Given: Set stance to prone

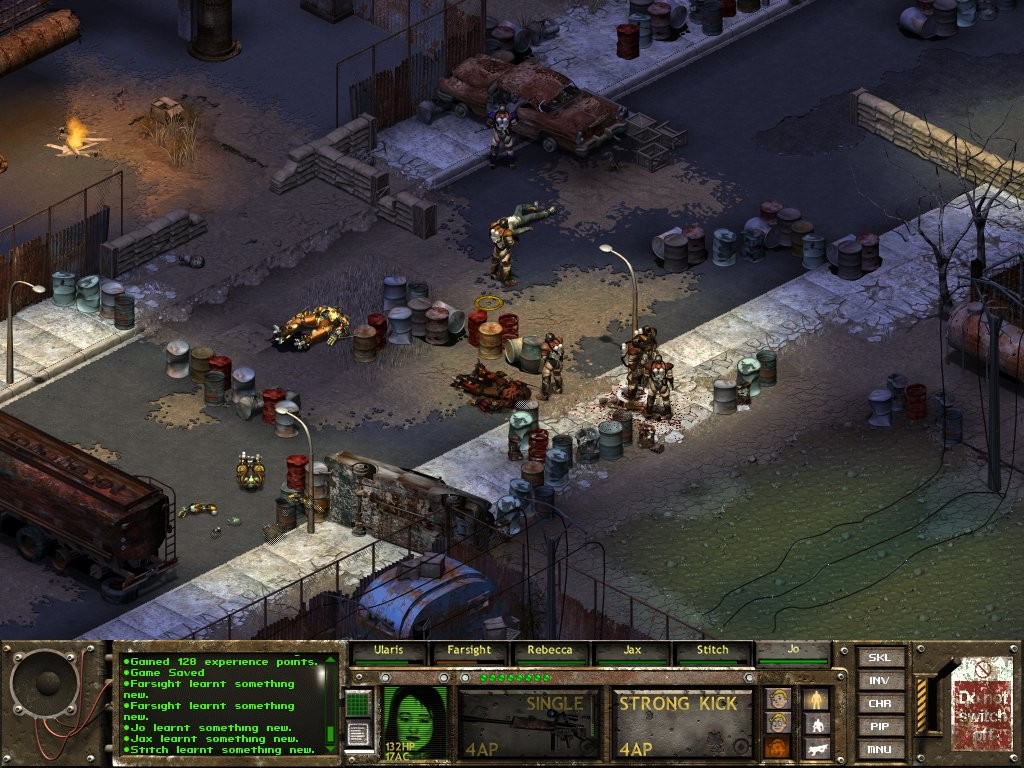Looking at the screenshot, I should coord(818,747).
